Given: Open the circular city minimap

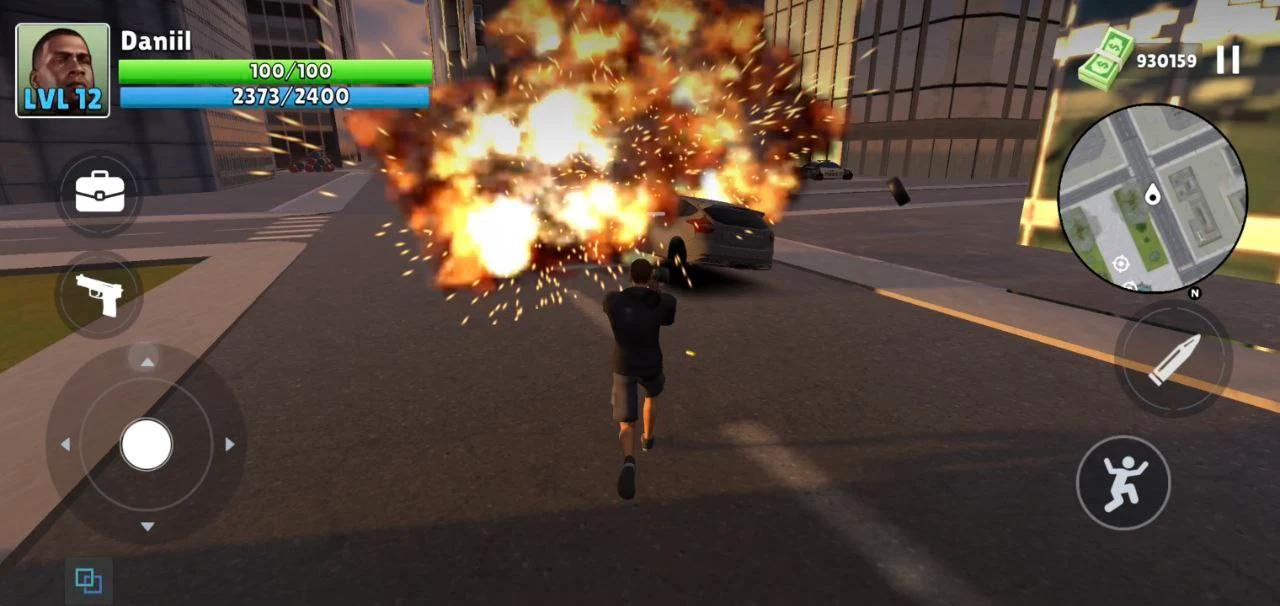Looking at the screenshot, I should tap(1152, 198).
